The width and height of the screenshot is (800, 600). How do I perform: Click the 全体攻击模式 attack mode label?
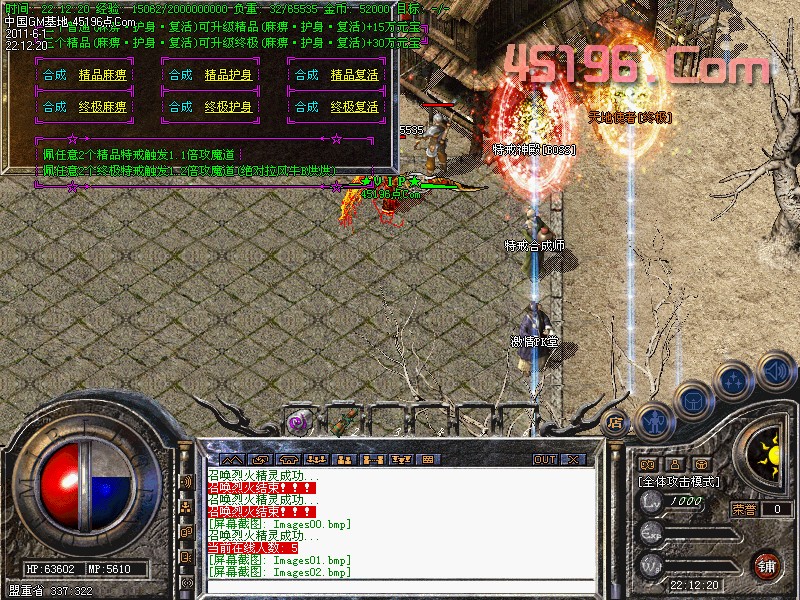(x=679, y=481)
